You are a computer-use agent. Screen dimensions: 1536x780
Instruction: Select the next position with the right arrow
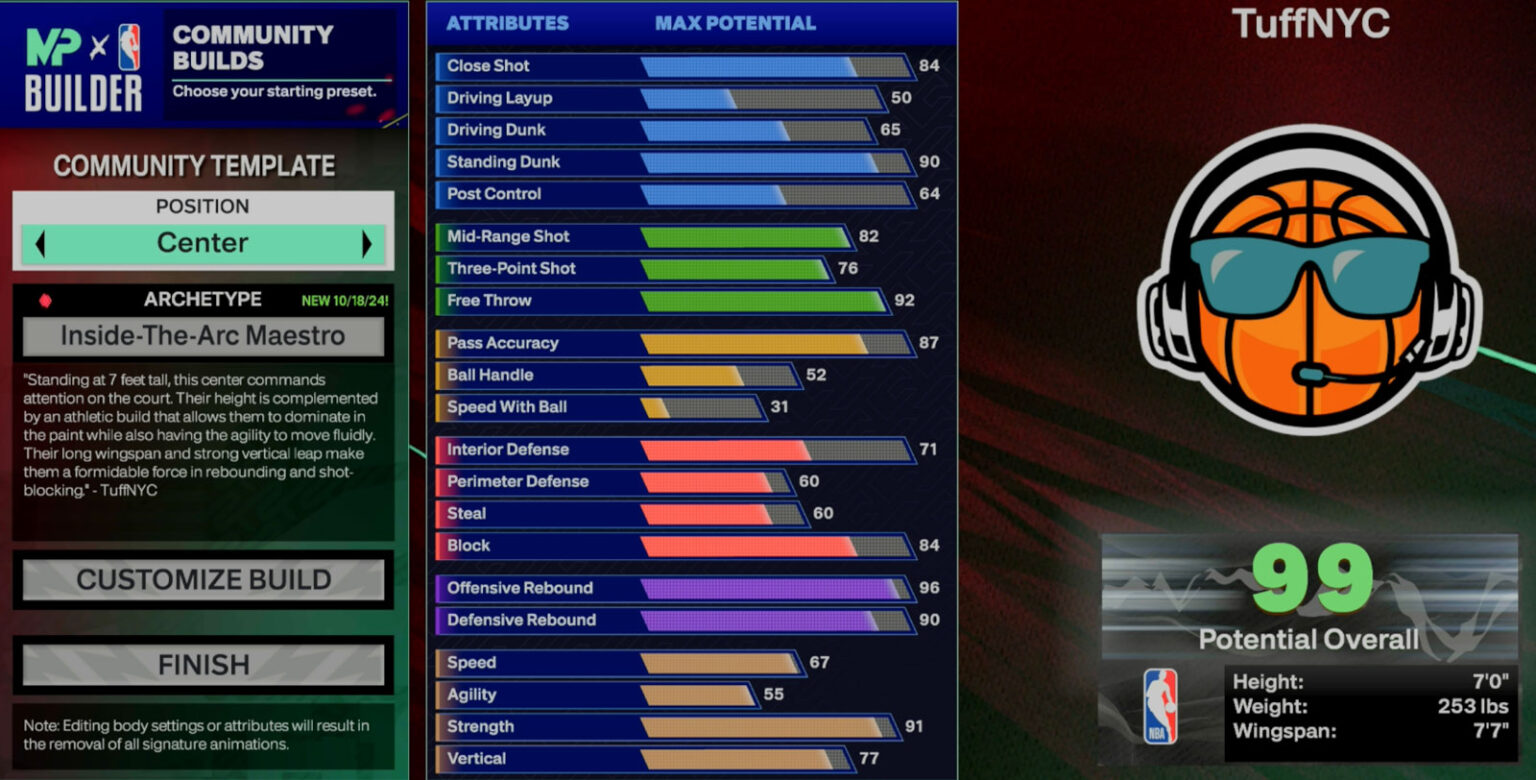click(x=366, y=244)
